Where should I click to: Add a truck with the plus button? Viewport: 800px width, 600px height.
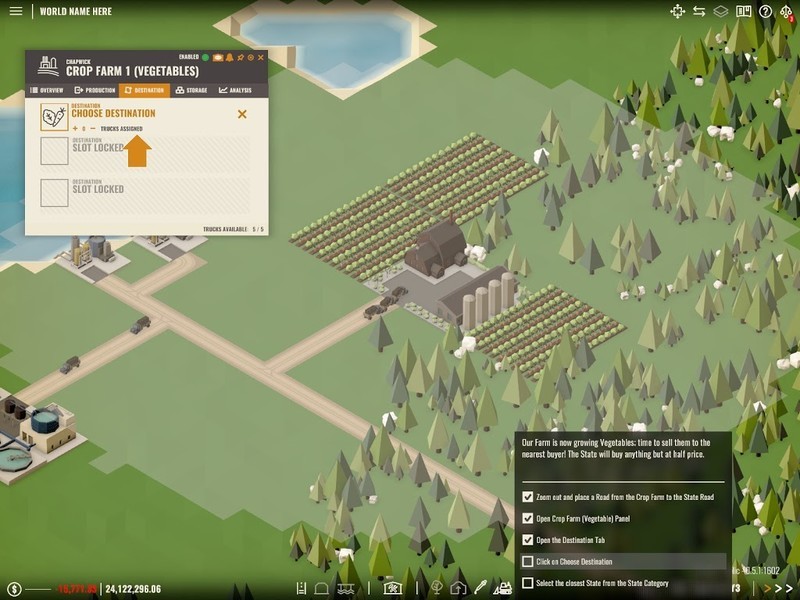[73, 129]
